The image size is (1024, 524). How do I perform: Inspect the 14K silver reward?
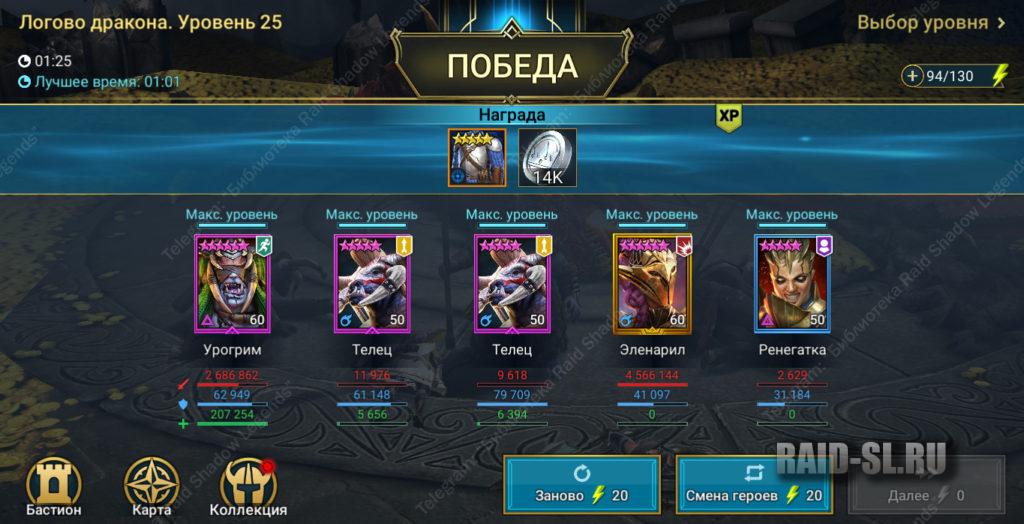coord(547,158)
